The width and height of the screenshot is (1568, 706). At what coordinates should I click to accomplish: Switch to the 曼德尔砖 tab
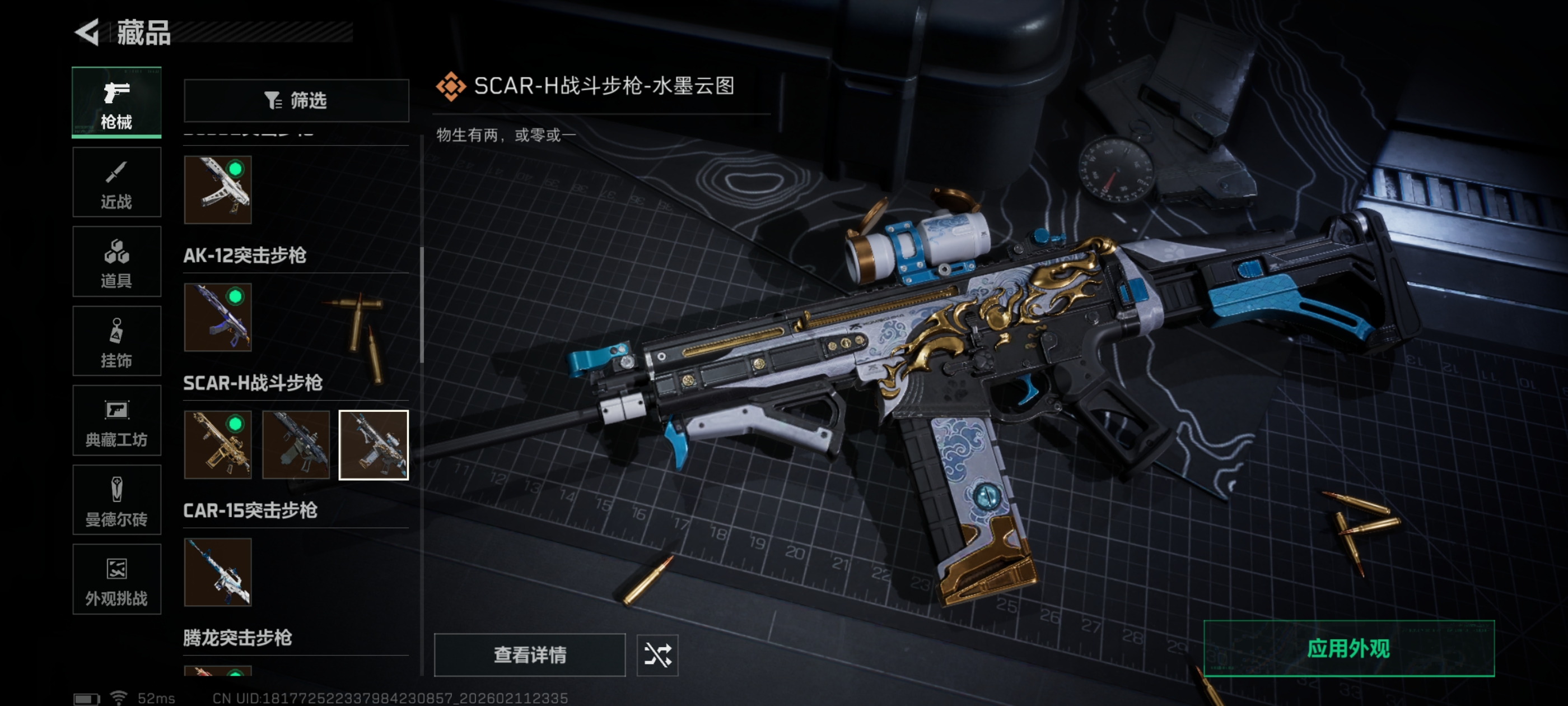point(116,500)
